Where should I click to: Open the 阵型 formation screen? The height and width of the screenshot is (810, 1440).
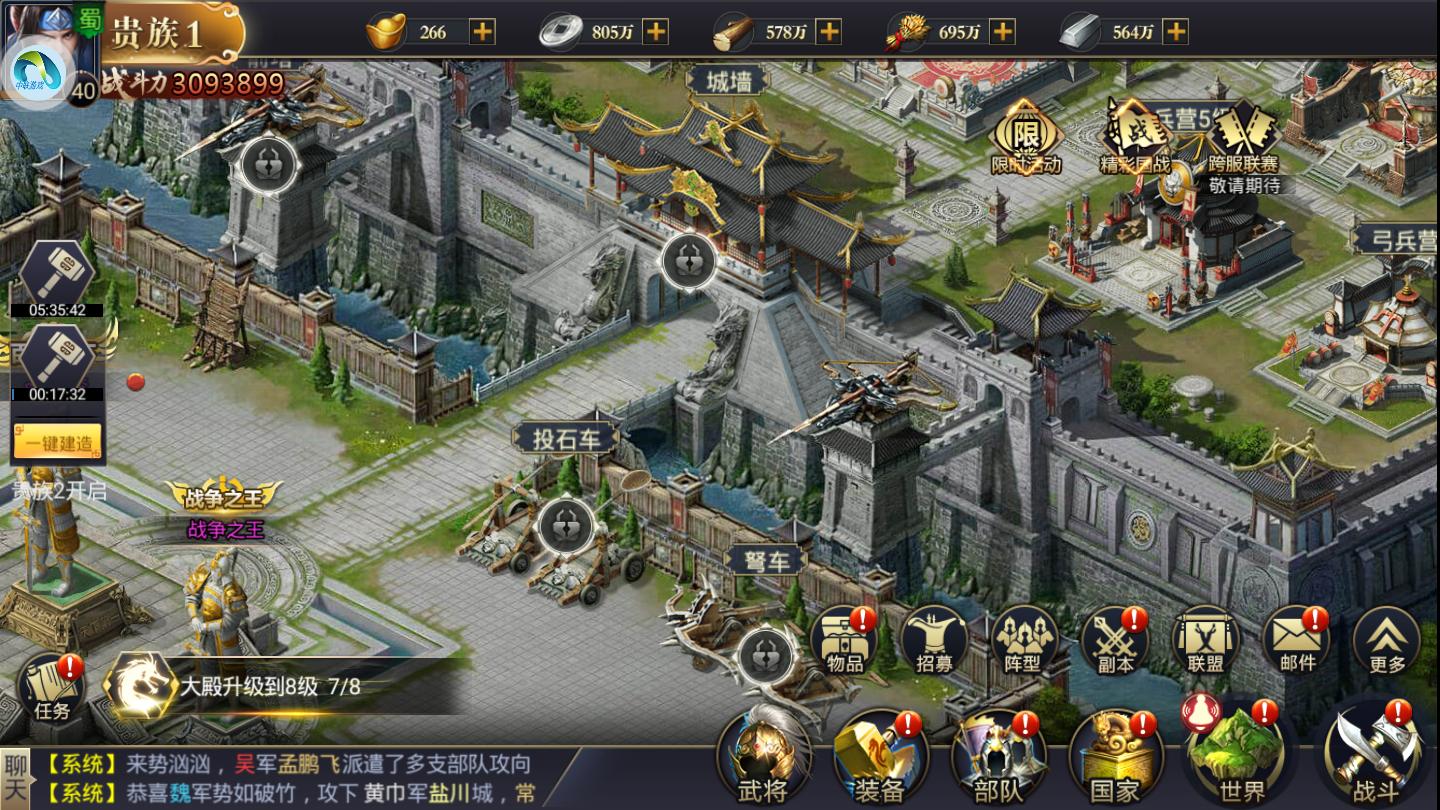1024,640
